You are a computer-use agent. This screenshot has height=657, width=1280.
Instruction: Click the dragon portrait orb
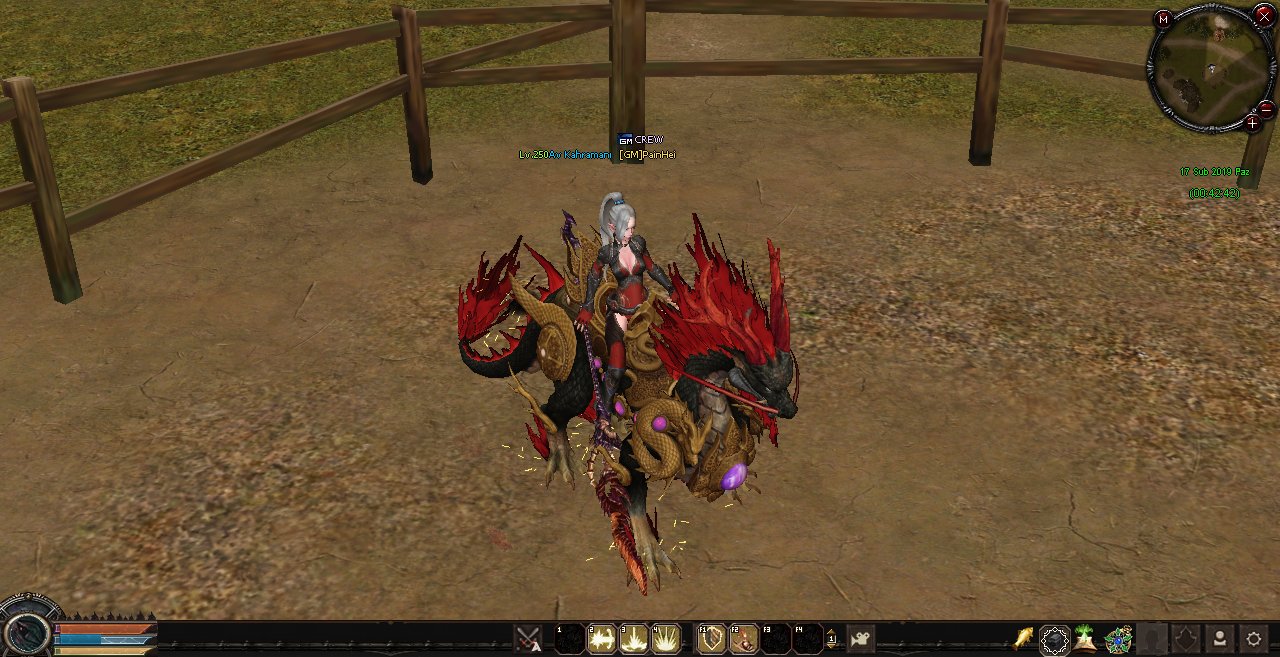point(25,632)
